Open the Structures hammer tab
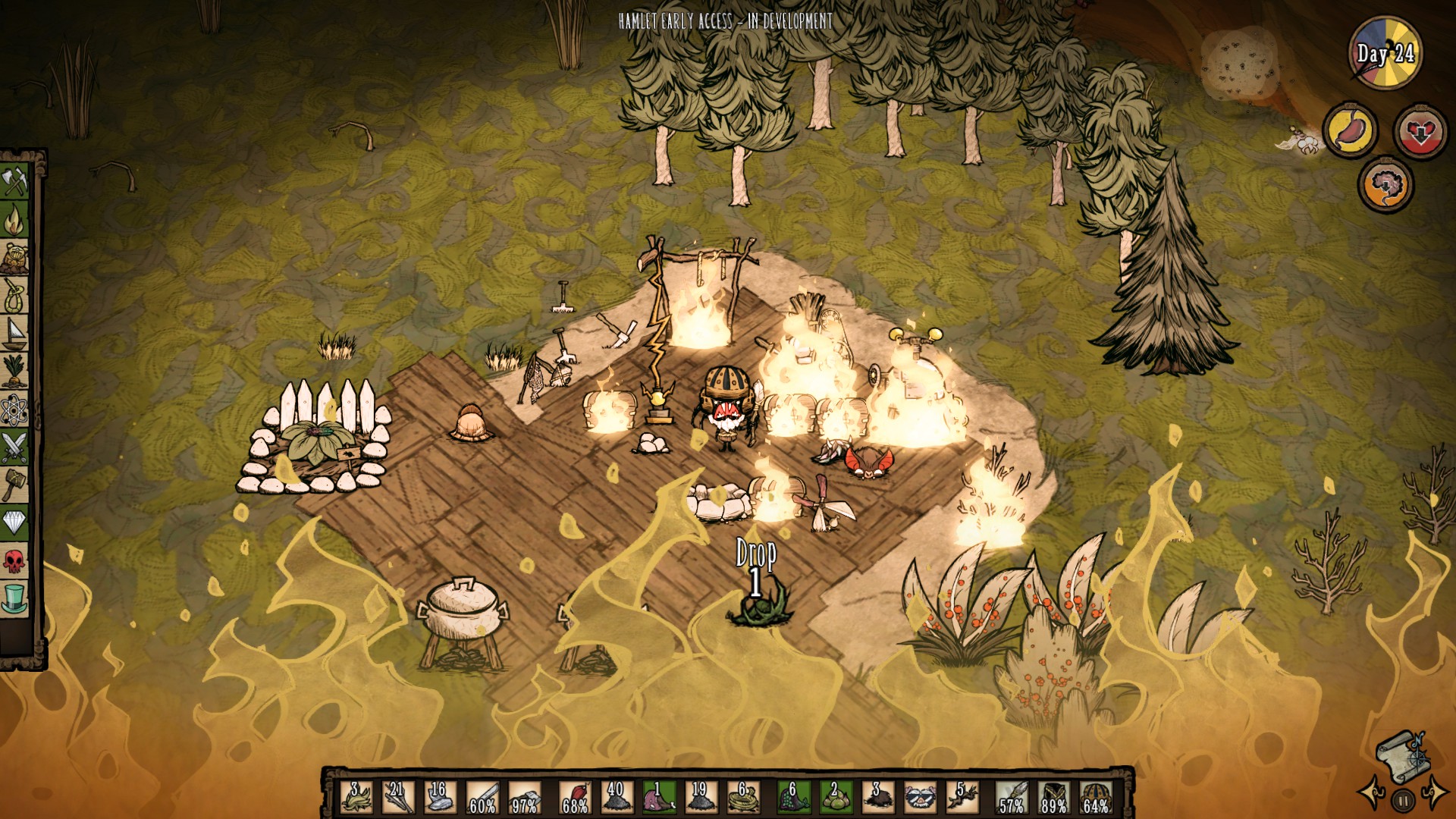This screenshot has width=1456, height=819. pos(14,485)
